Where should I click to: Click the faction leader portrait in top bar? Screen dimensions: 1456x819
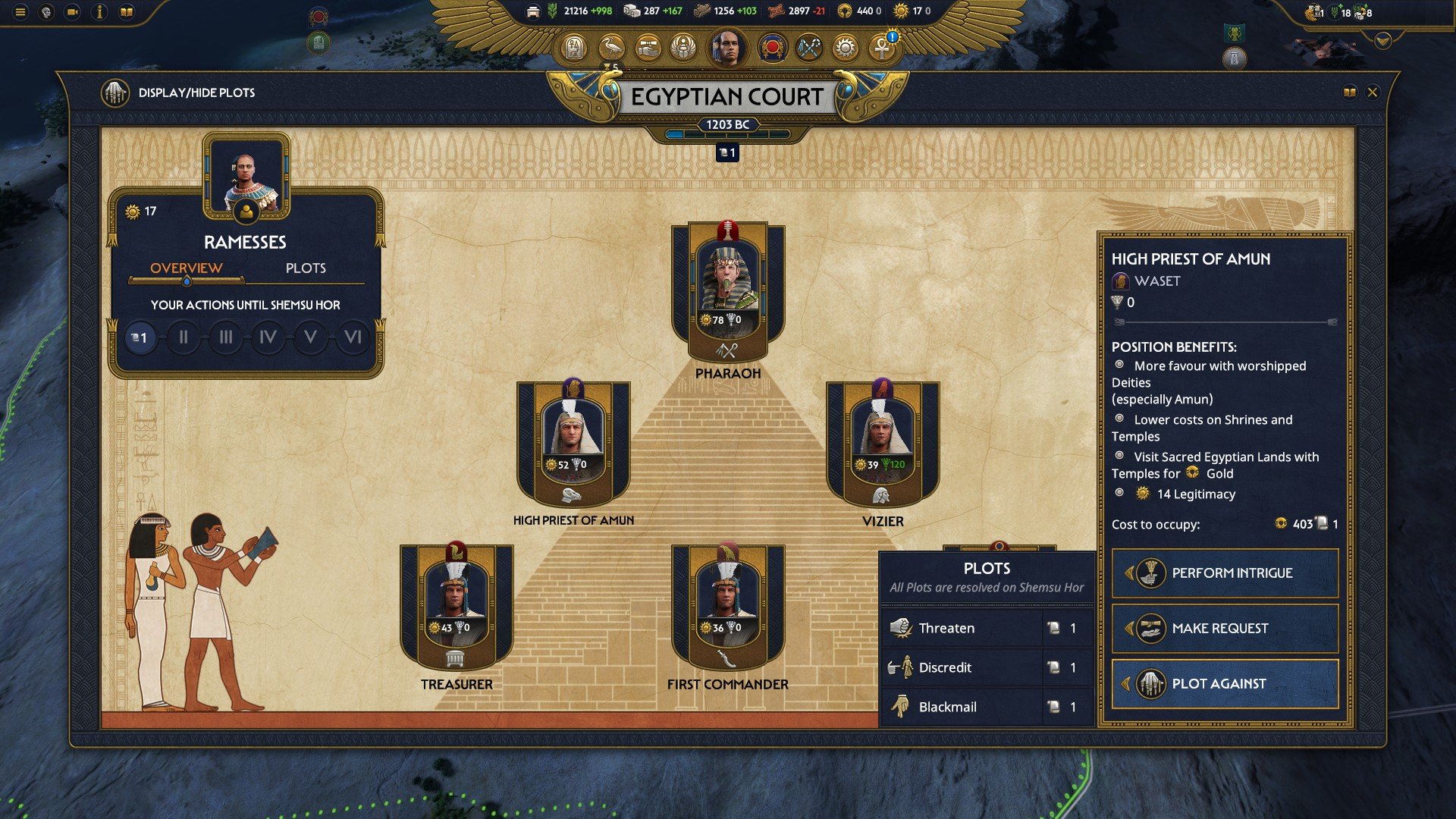tap(727, 48)
